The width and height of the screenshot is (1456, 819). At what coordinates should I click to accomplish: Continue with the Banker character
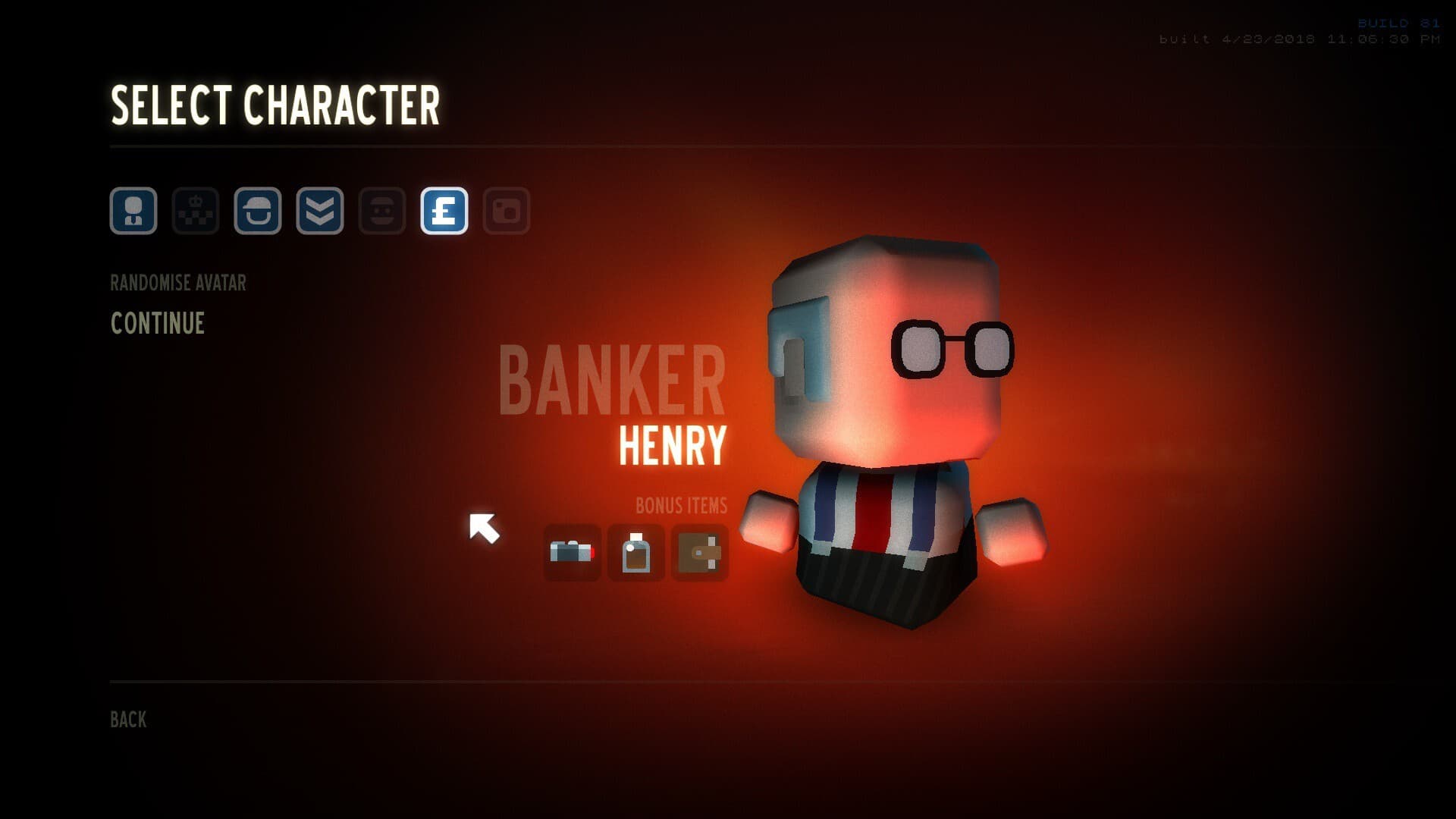point(158,324)
